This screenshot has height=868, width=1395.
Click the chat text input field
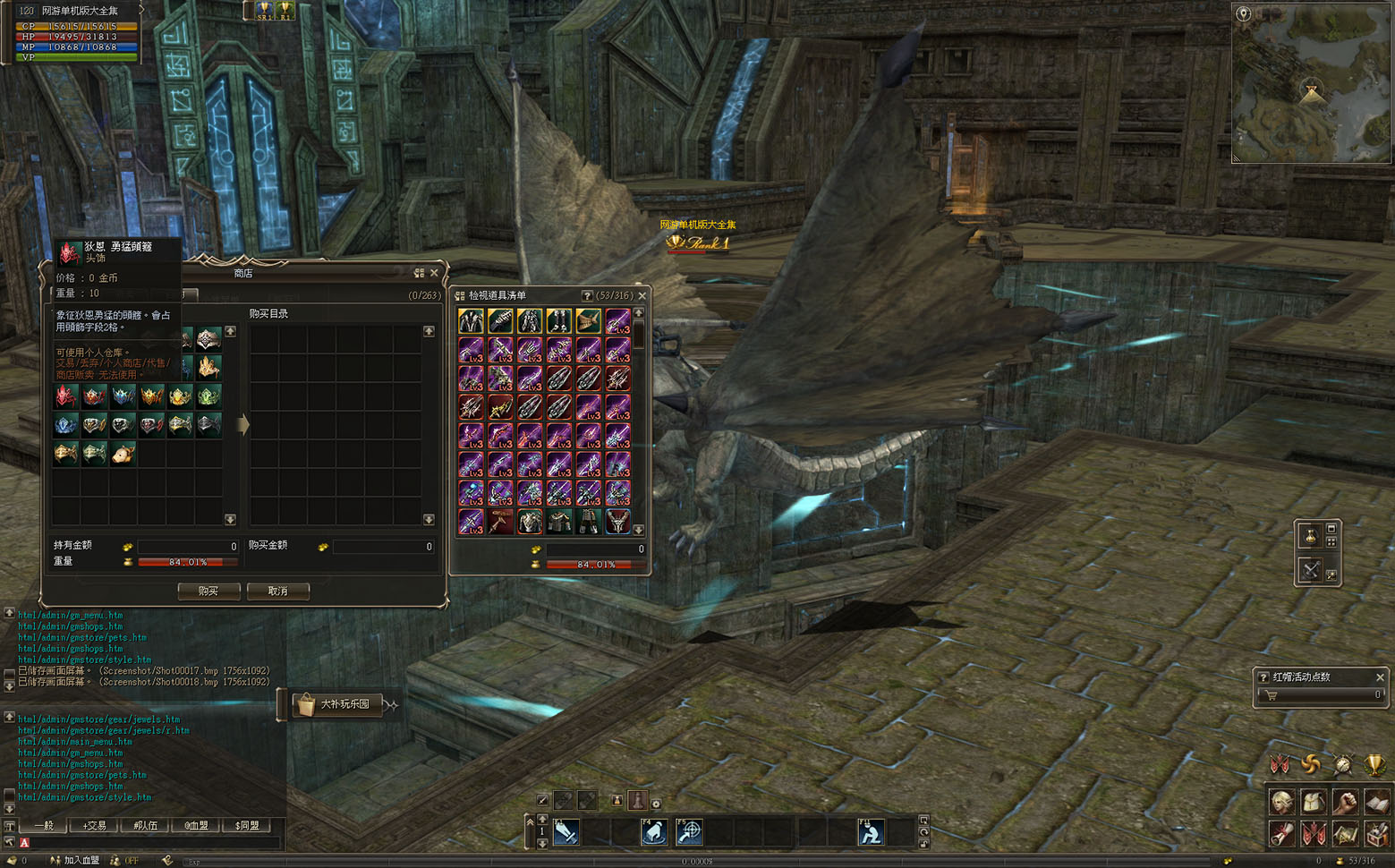(x=152, y=842)
